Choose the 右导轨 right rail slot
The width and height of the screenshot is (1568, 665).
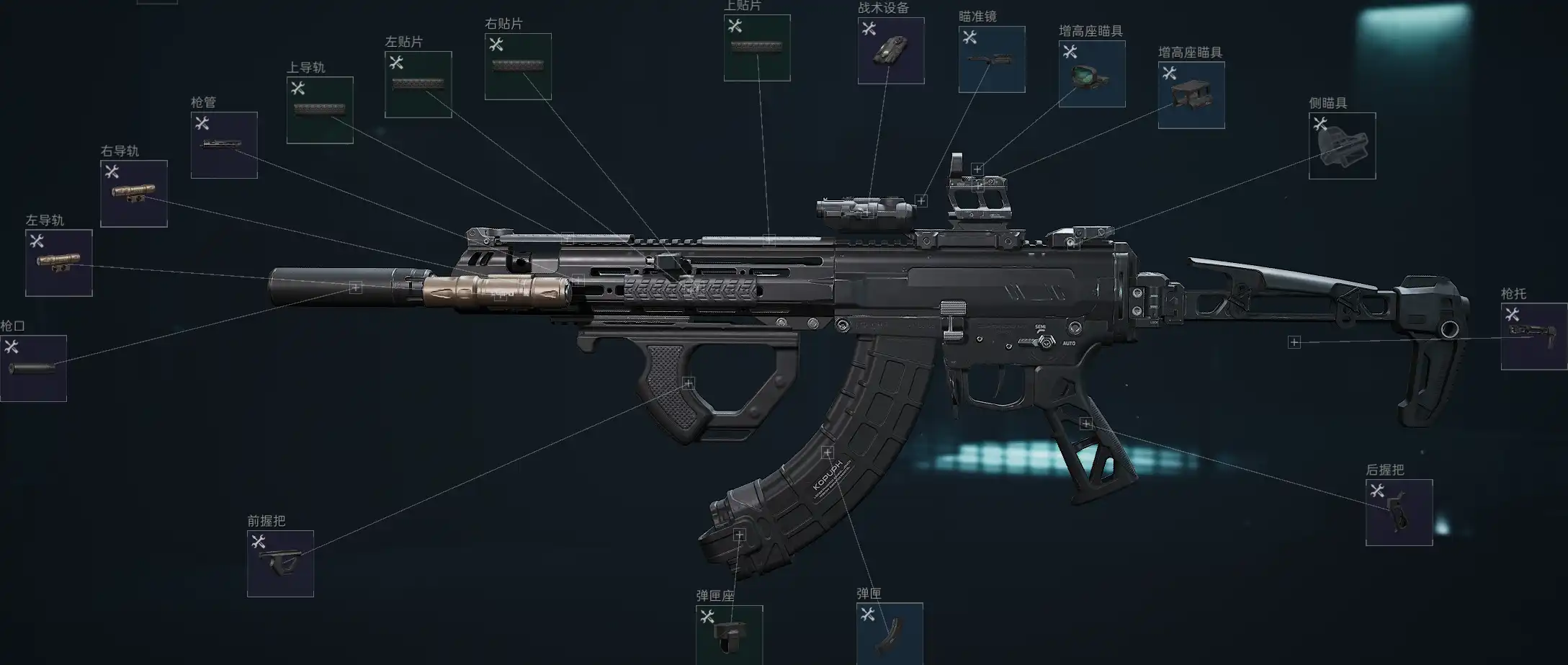point(134,194)
